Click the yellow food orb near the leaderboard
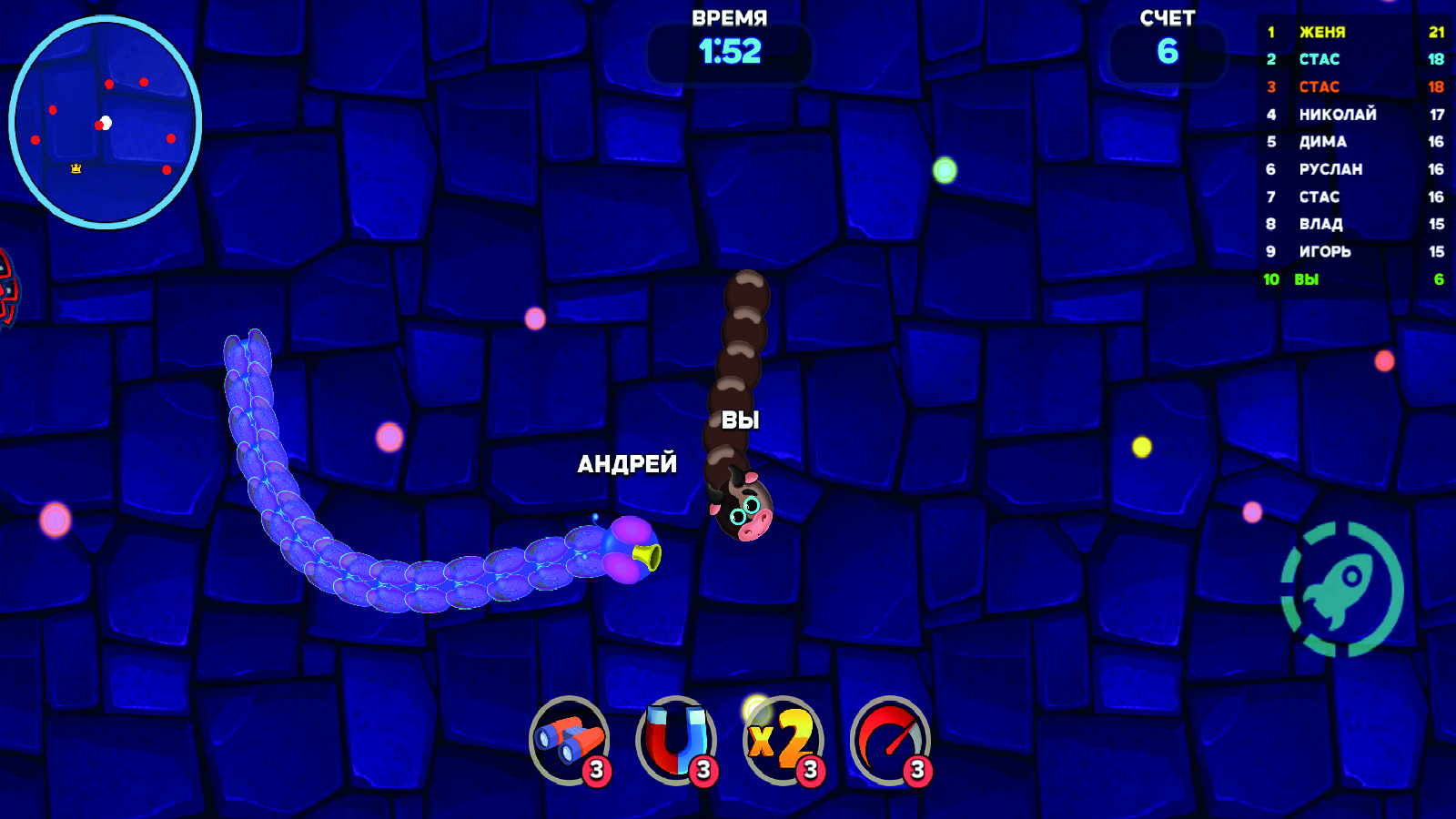The image size is (1456, 819). point(1140,445)
